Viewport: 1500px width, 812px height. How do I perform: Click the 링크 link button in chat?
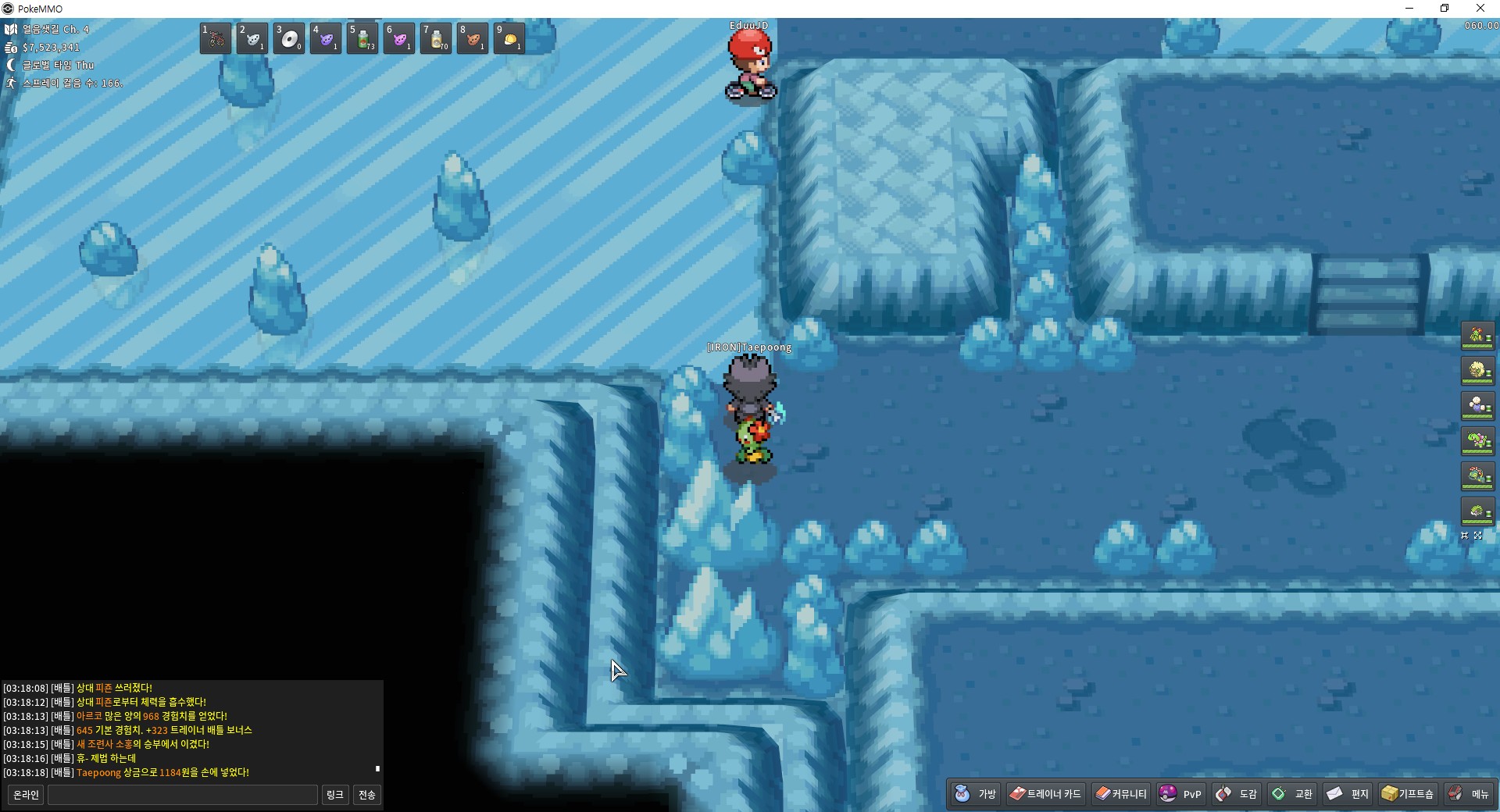point(335,795)
